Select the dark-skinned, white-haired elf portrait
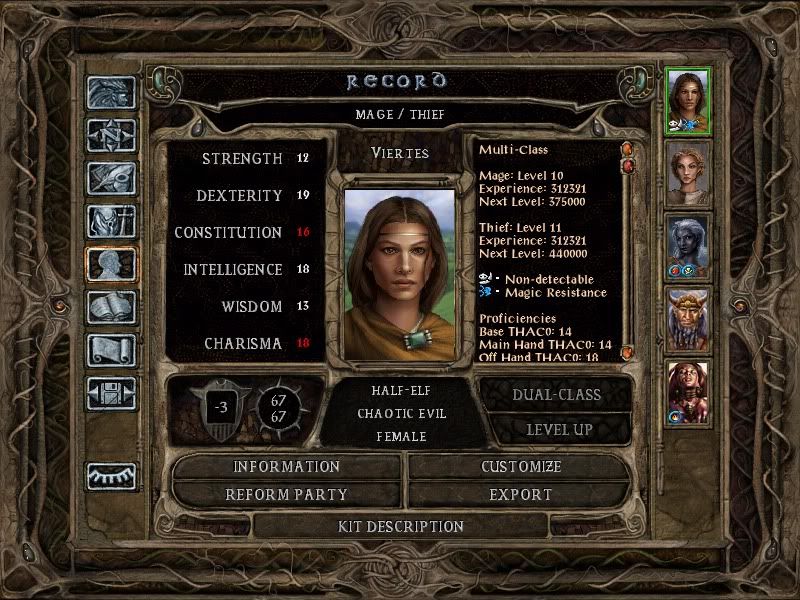 tap(688, 246)
